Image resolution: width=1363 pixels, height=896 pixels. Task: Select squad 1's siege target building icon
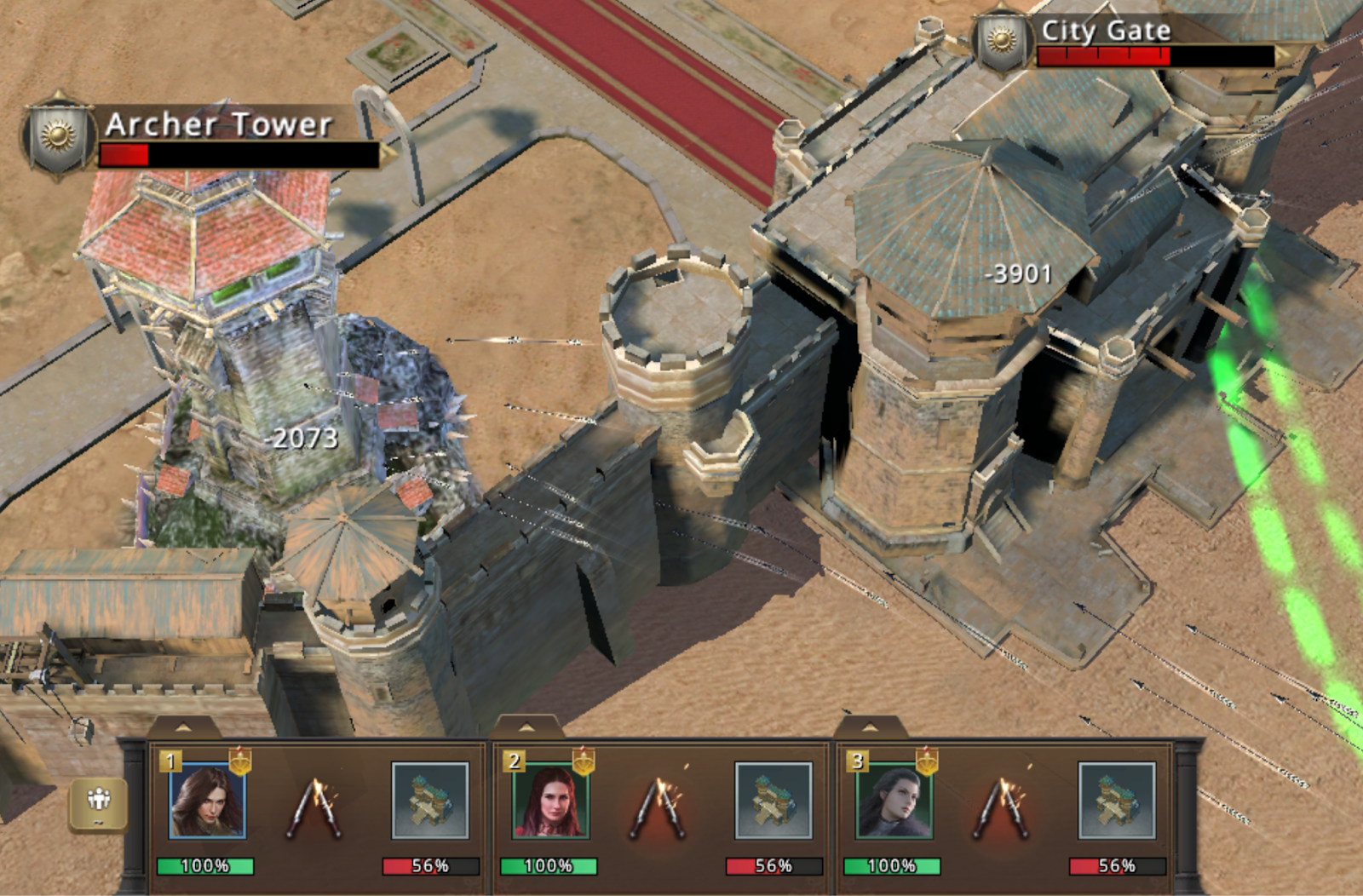(x=430, y=801)
